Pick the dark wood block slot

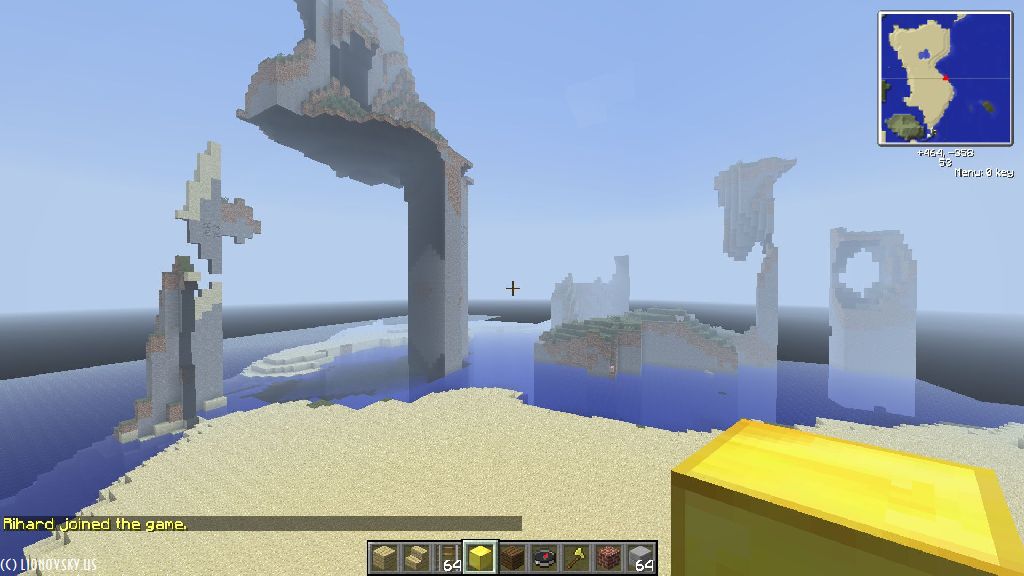pyautogui.click(x=512, y=557)
